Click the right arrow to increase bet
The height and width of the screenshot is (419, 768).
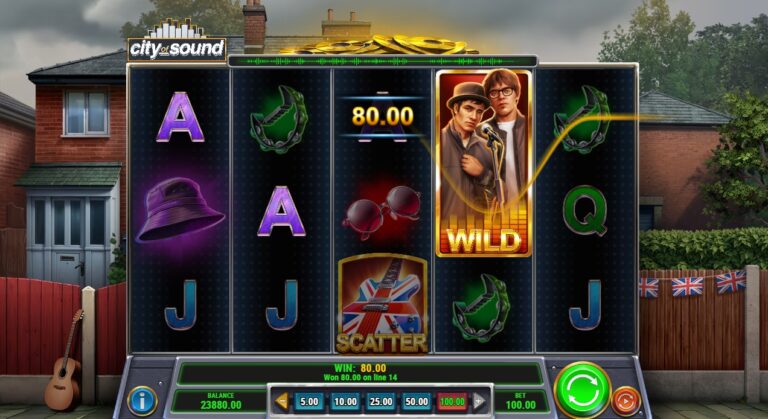(478, 401)
